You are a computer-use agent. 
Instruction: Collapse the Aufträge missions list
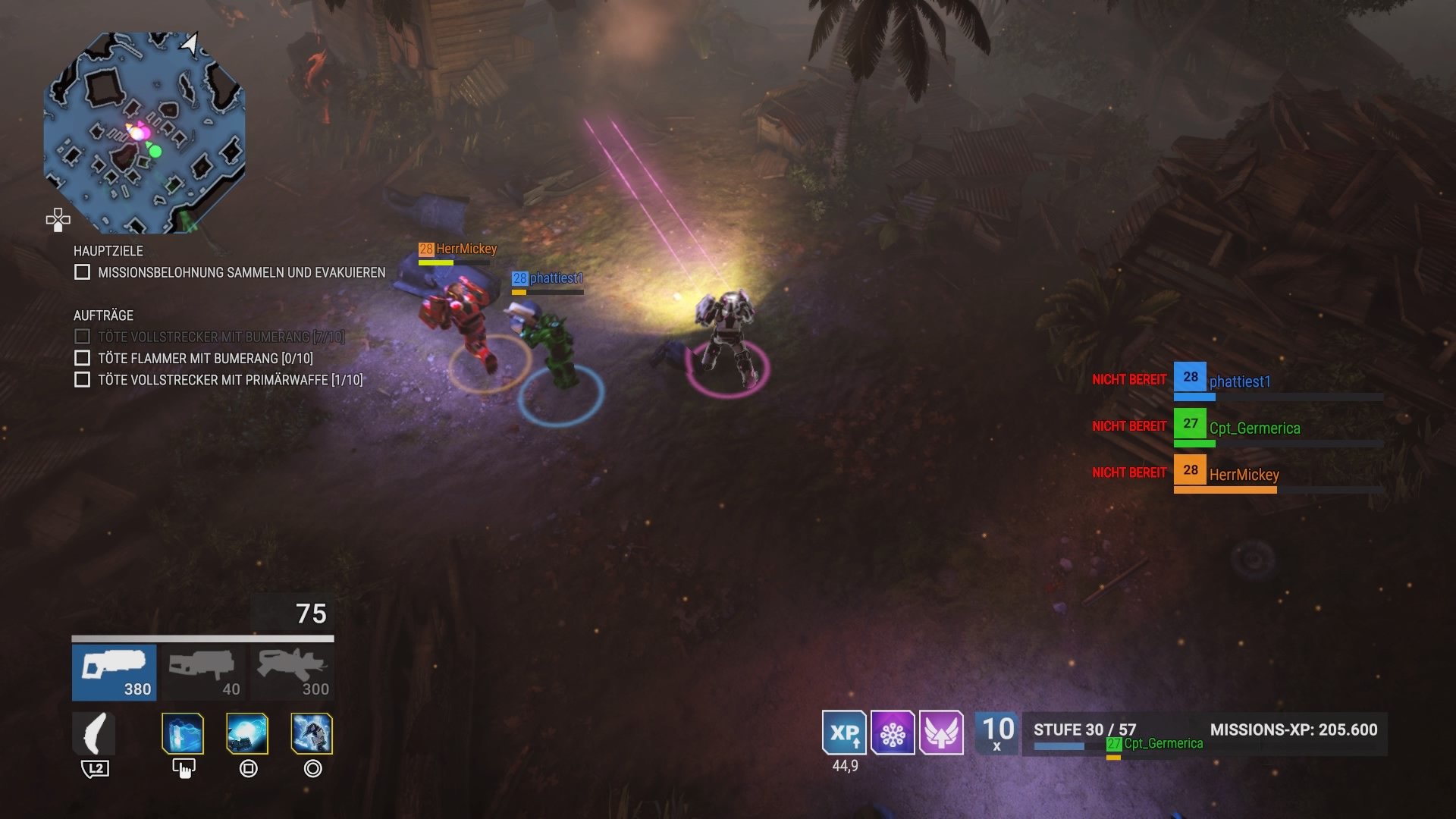[x=104, y=315]
